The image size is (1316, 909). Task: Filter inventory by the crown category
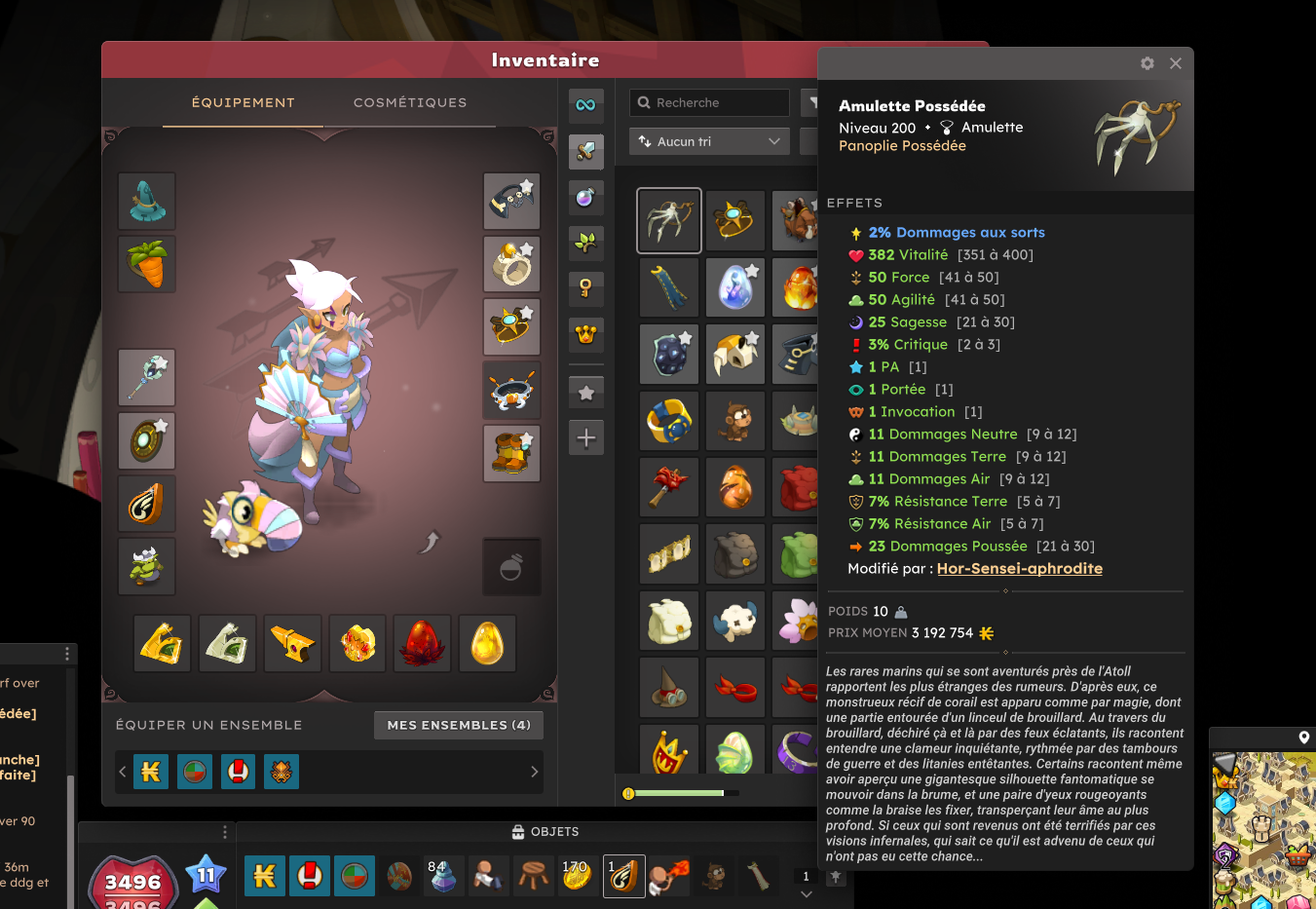click(585, 335)
